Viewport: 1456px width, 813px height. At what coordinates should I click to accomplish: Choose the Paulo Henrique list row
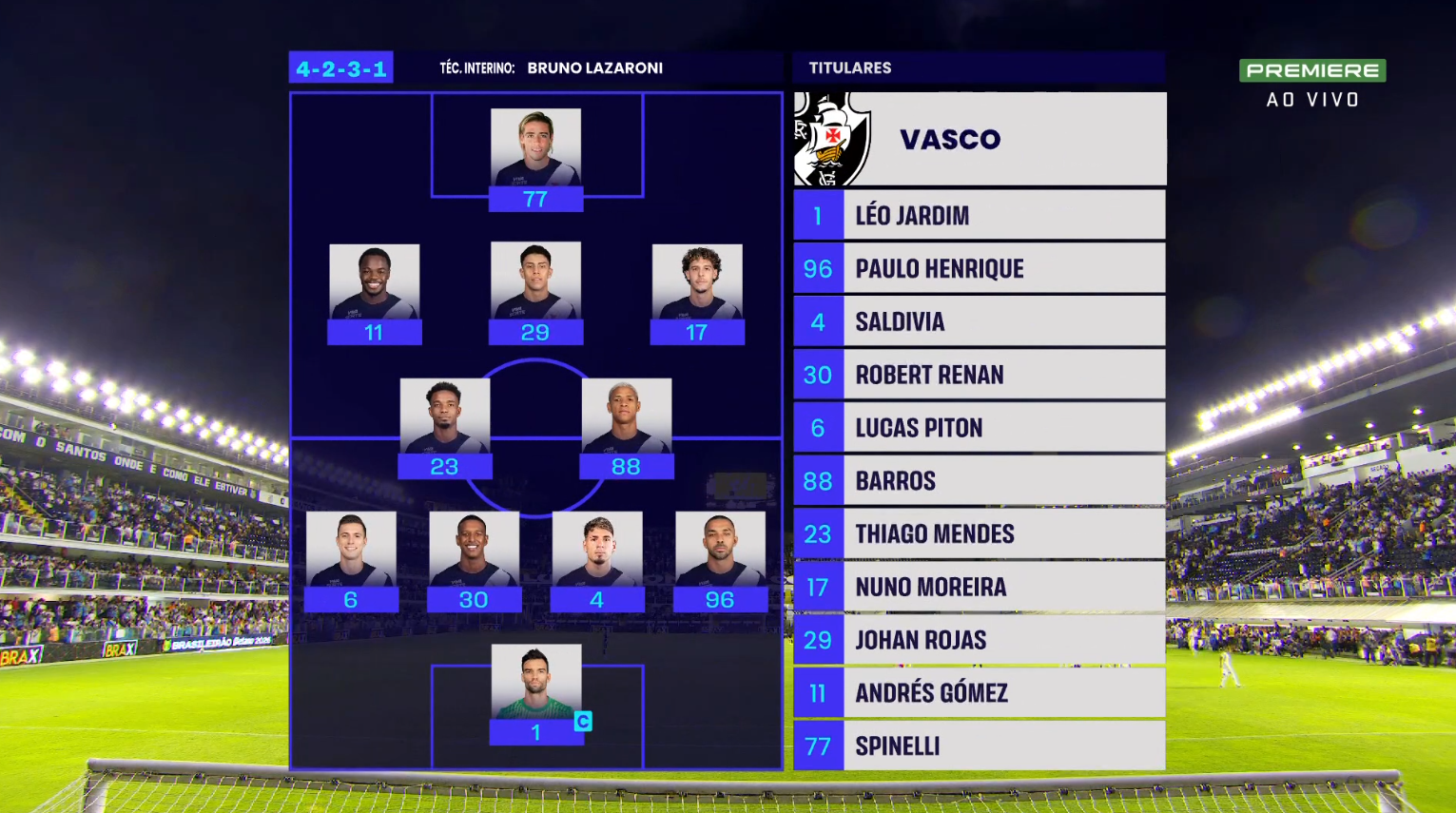click(x=979, y=268)
